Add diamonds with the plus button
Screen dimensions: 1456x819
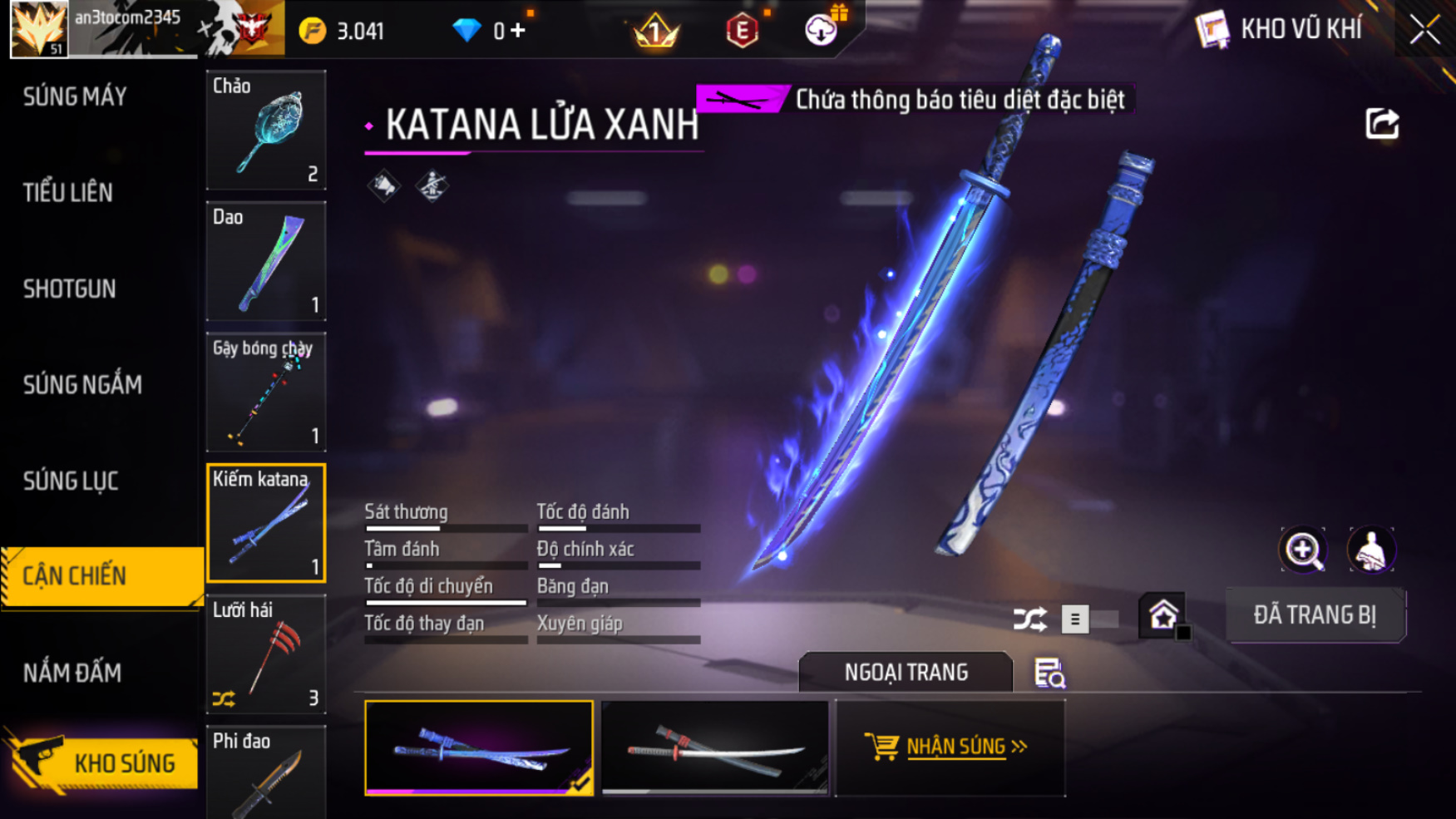[519, 31]
